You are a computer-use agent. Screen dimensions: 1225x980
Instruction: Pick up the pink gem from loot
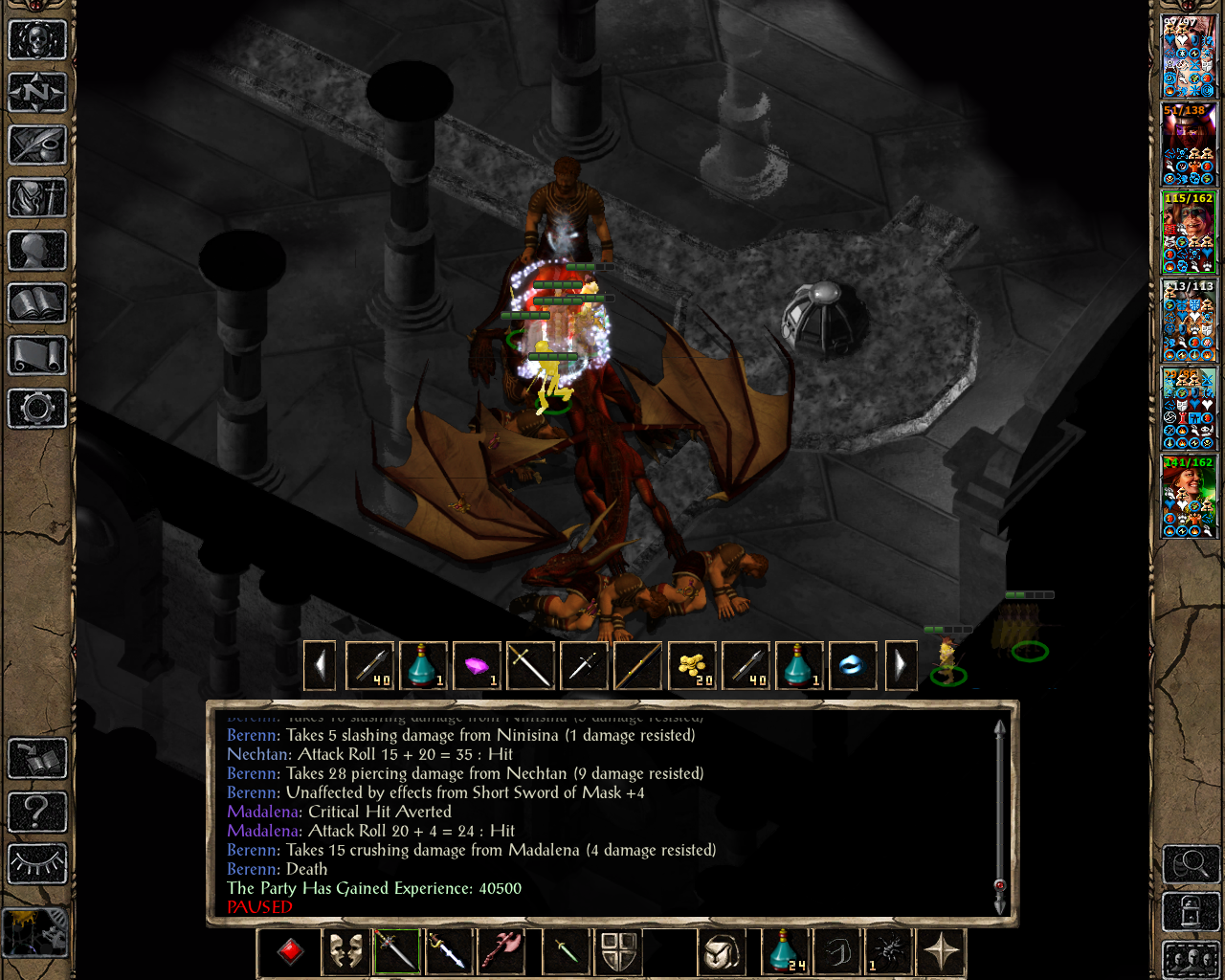pos(477,665)
